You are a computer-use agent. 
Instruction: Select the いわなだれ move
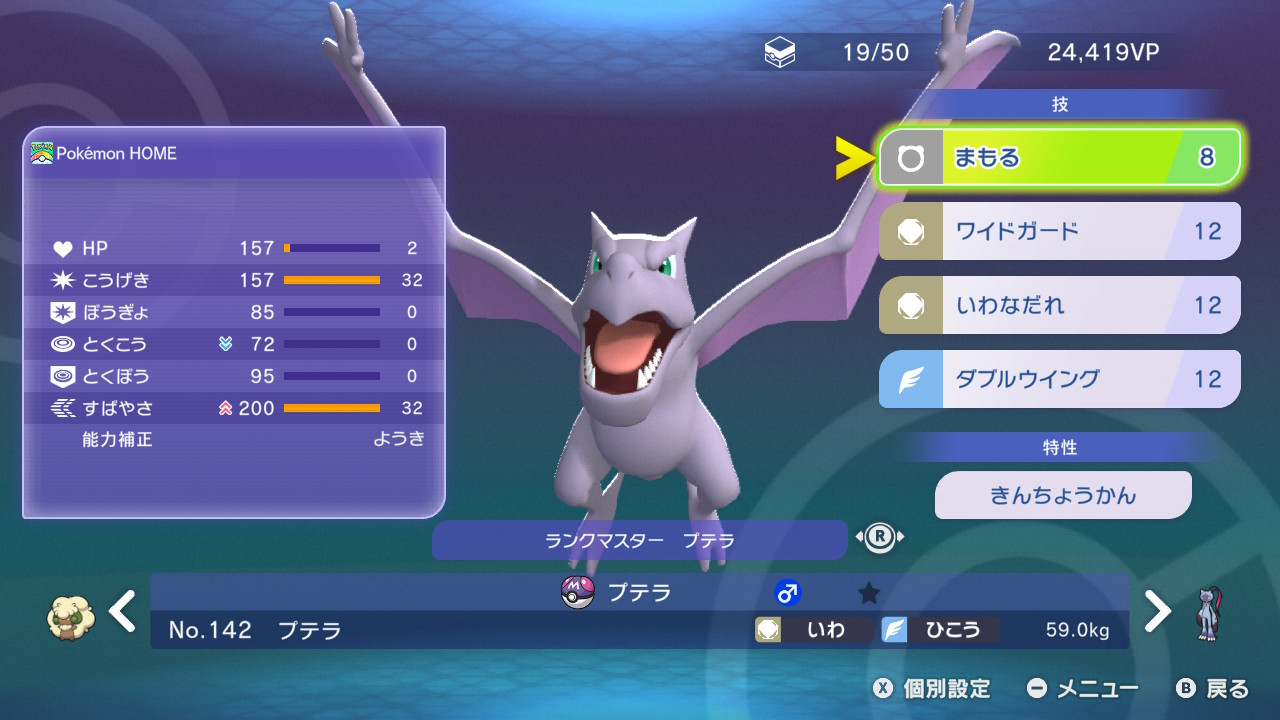tap(1059, 305)
